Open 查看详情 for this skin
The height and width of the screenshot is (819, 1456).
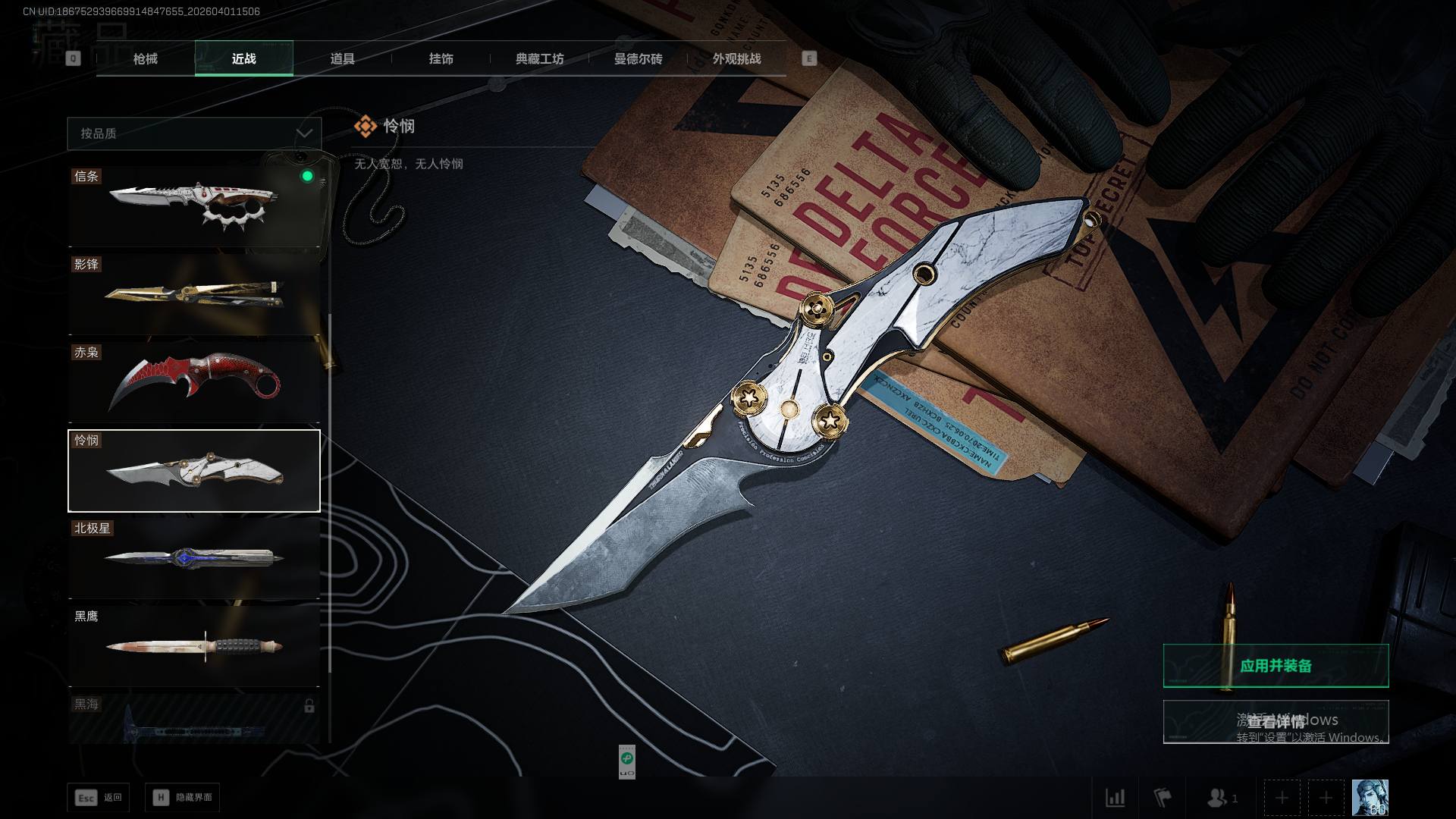point(1276,721)
